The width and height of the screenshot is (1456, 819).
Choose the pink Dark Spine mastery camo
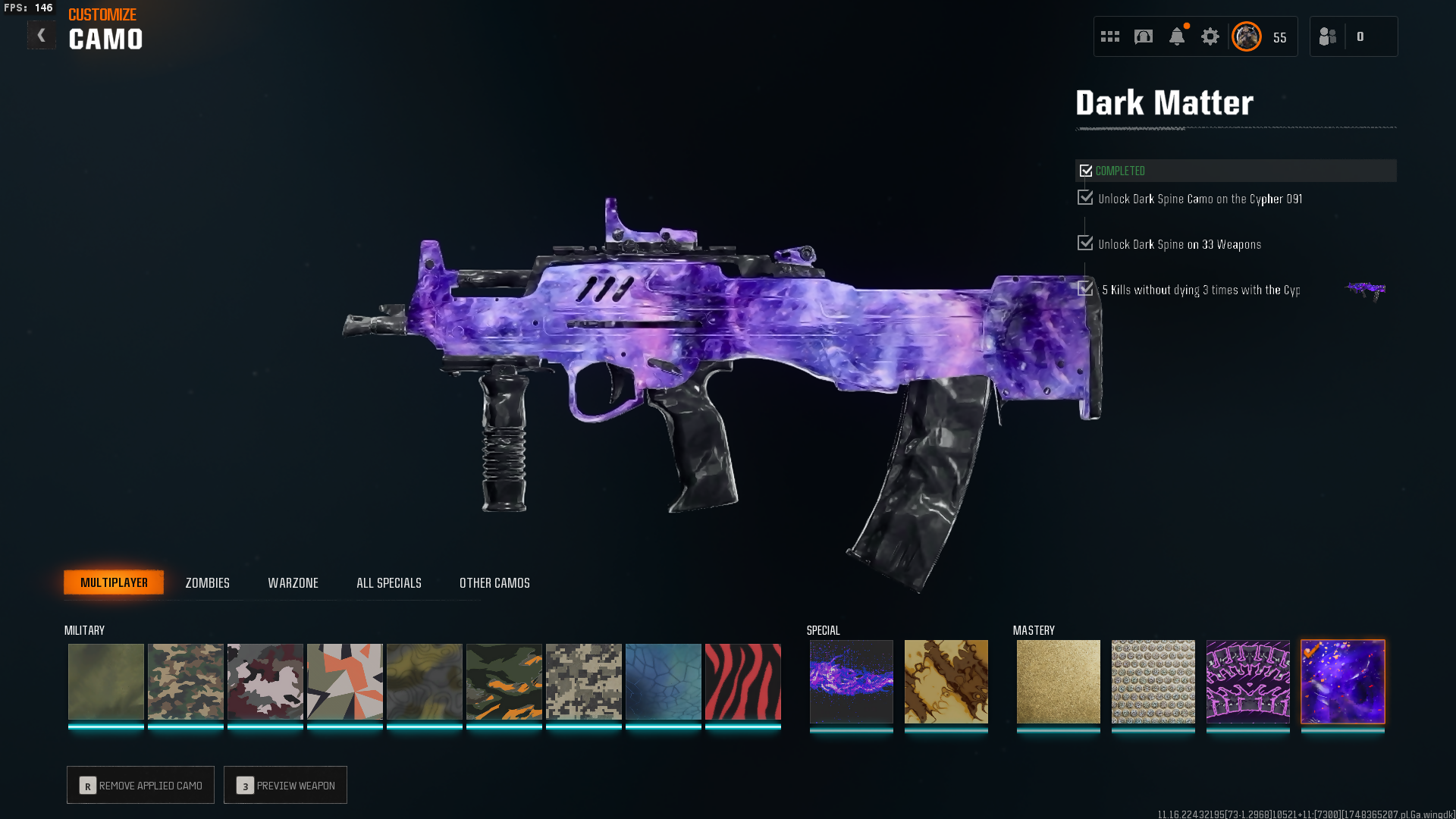[1247, 682]
